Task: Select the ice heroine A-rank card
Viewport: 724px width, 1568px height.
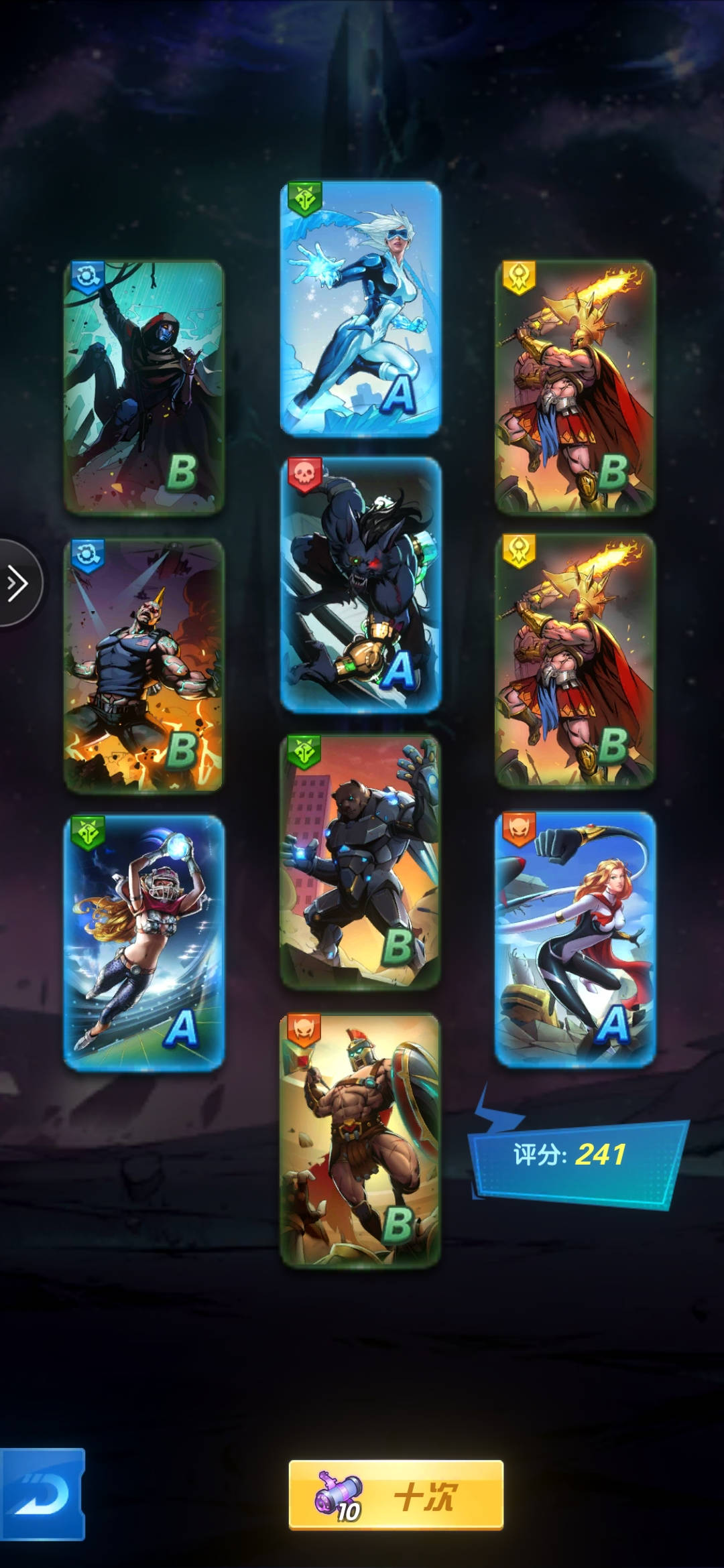Action: (x=361, y=308)
